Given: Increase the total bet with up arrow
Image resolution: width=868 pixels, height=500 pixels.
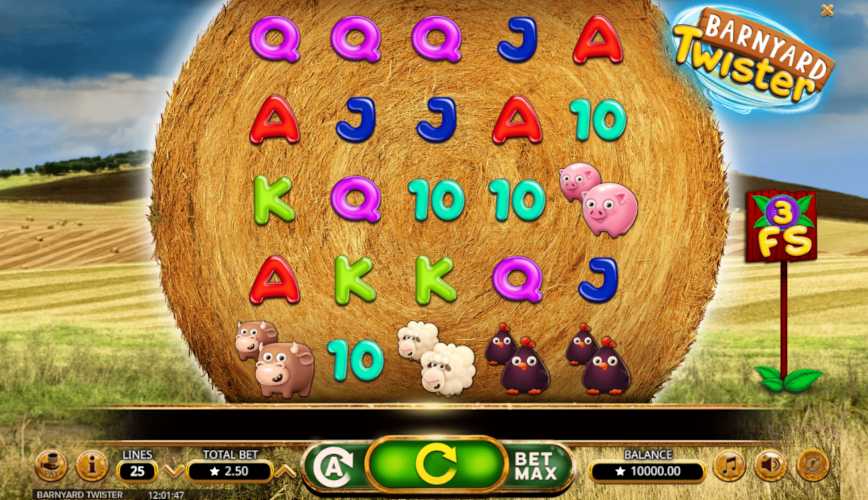Looking at the screenshot, I should tap(285, 470).
